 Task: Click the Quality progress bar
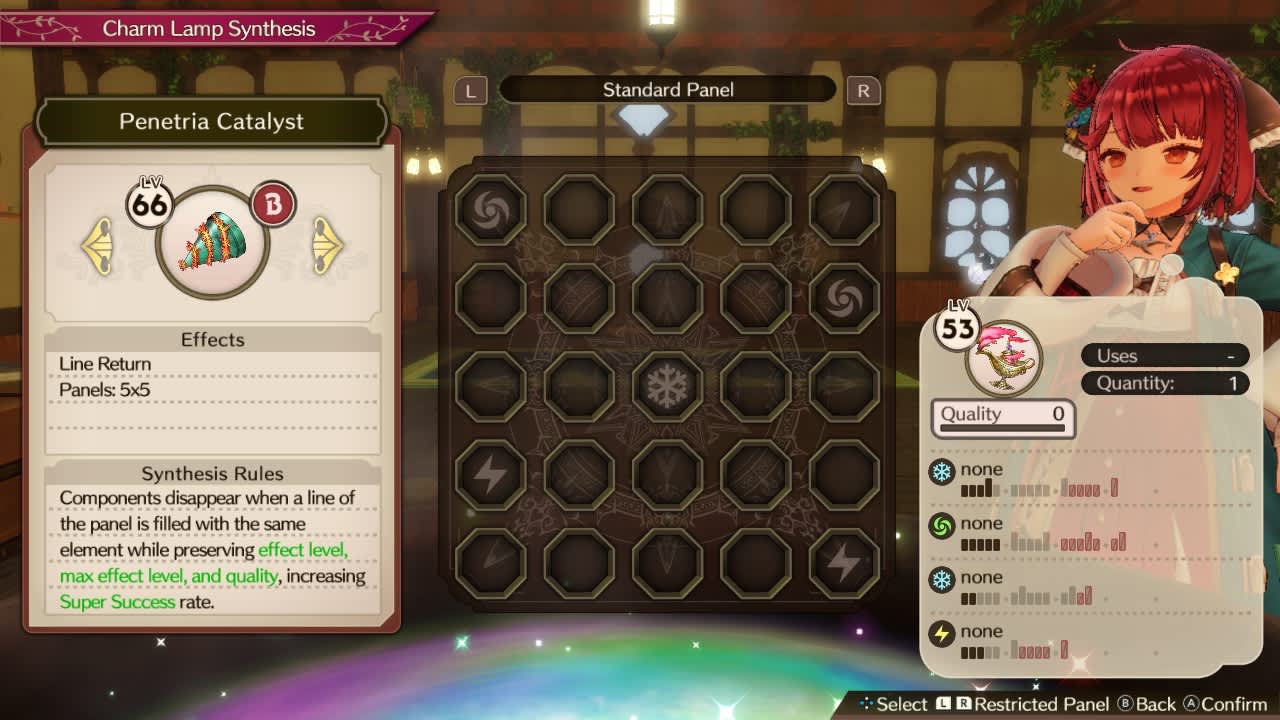click(1003, 428)
